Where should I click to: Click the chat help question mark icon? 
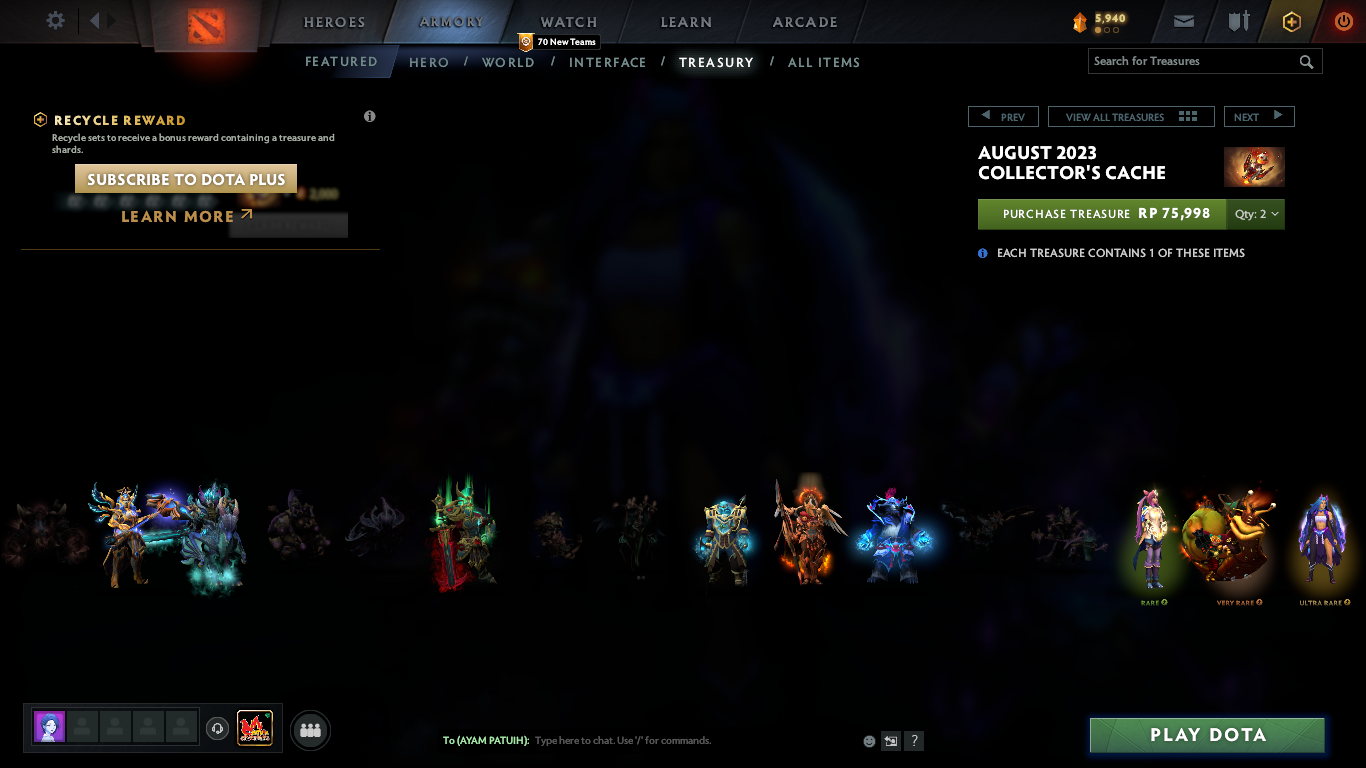(x=913, y=740)
